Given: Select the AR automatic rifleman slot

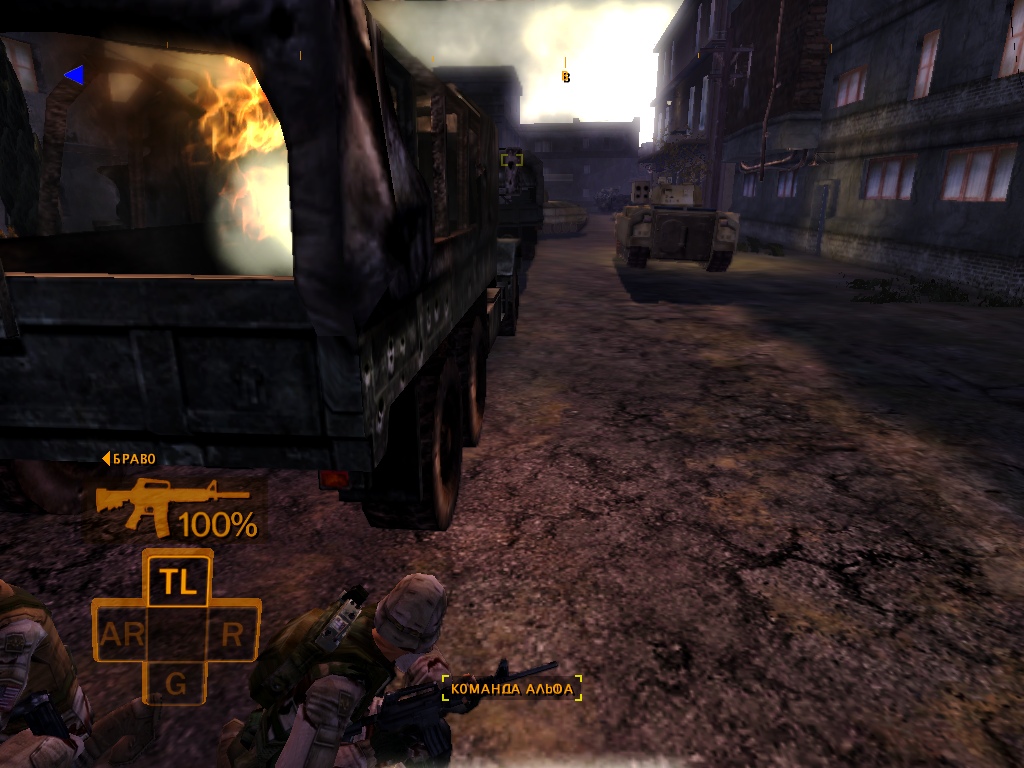Looking at the screenshot, I should click(x=121, y=633).
